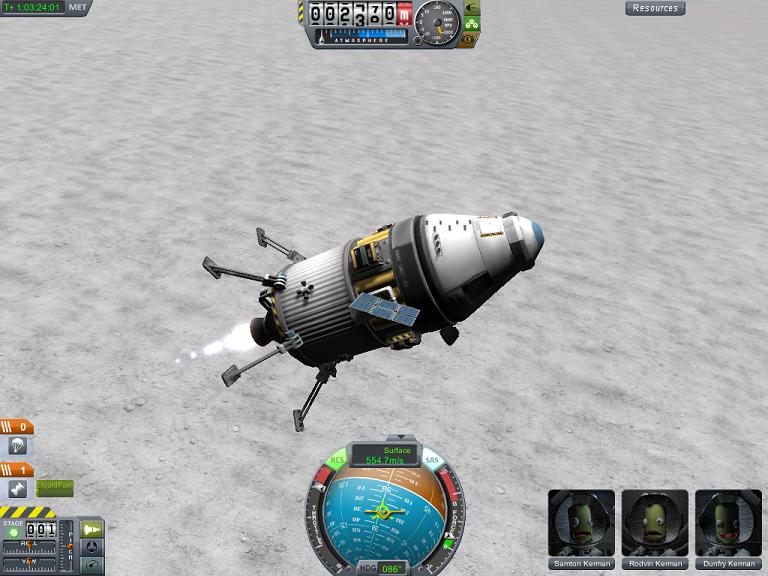
Task: Select the parachute stage icon
Action: click(x=16, y=446)
